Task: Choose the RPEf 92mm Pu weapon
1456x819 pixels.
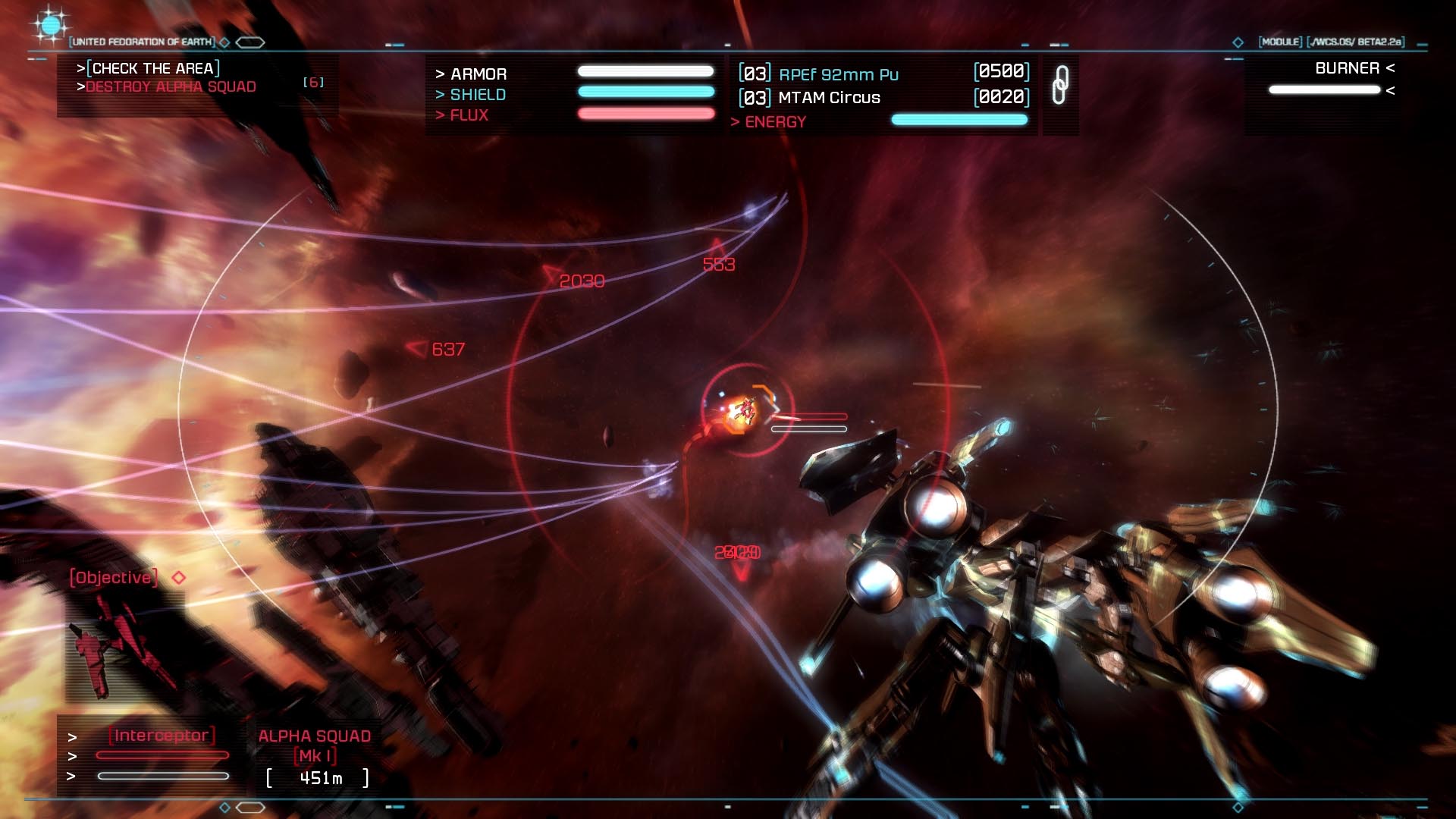Action: 838,74
